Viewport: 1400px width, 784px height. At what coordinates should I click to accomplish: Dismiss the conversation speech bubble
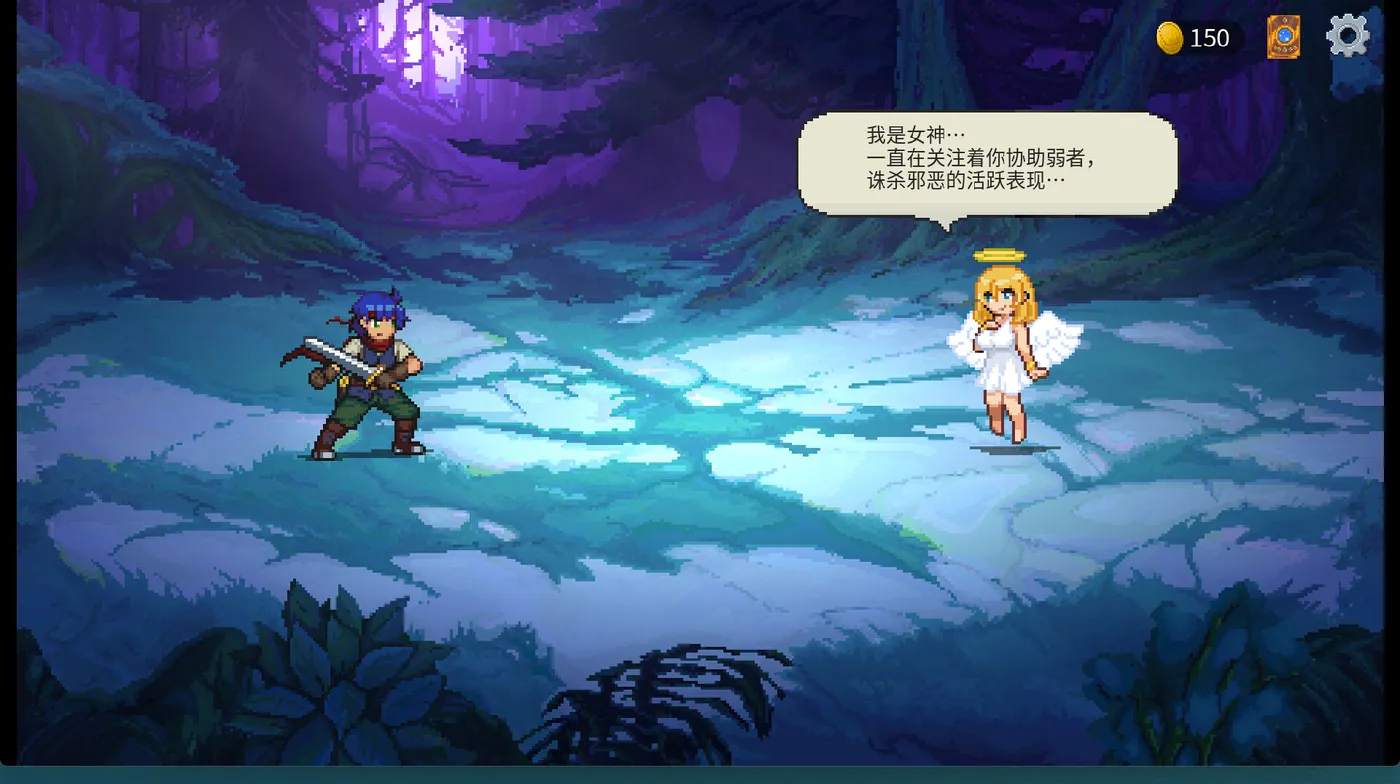985,165
